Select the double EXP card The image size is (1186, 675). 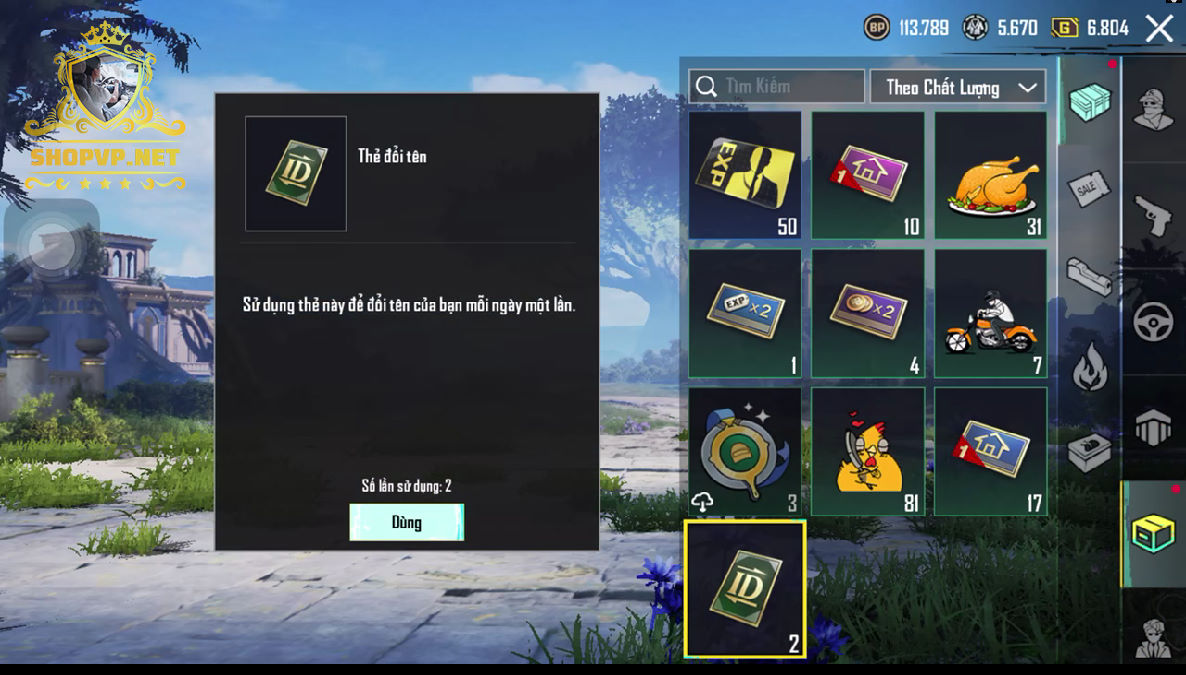(745, 313)
